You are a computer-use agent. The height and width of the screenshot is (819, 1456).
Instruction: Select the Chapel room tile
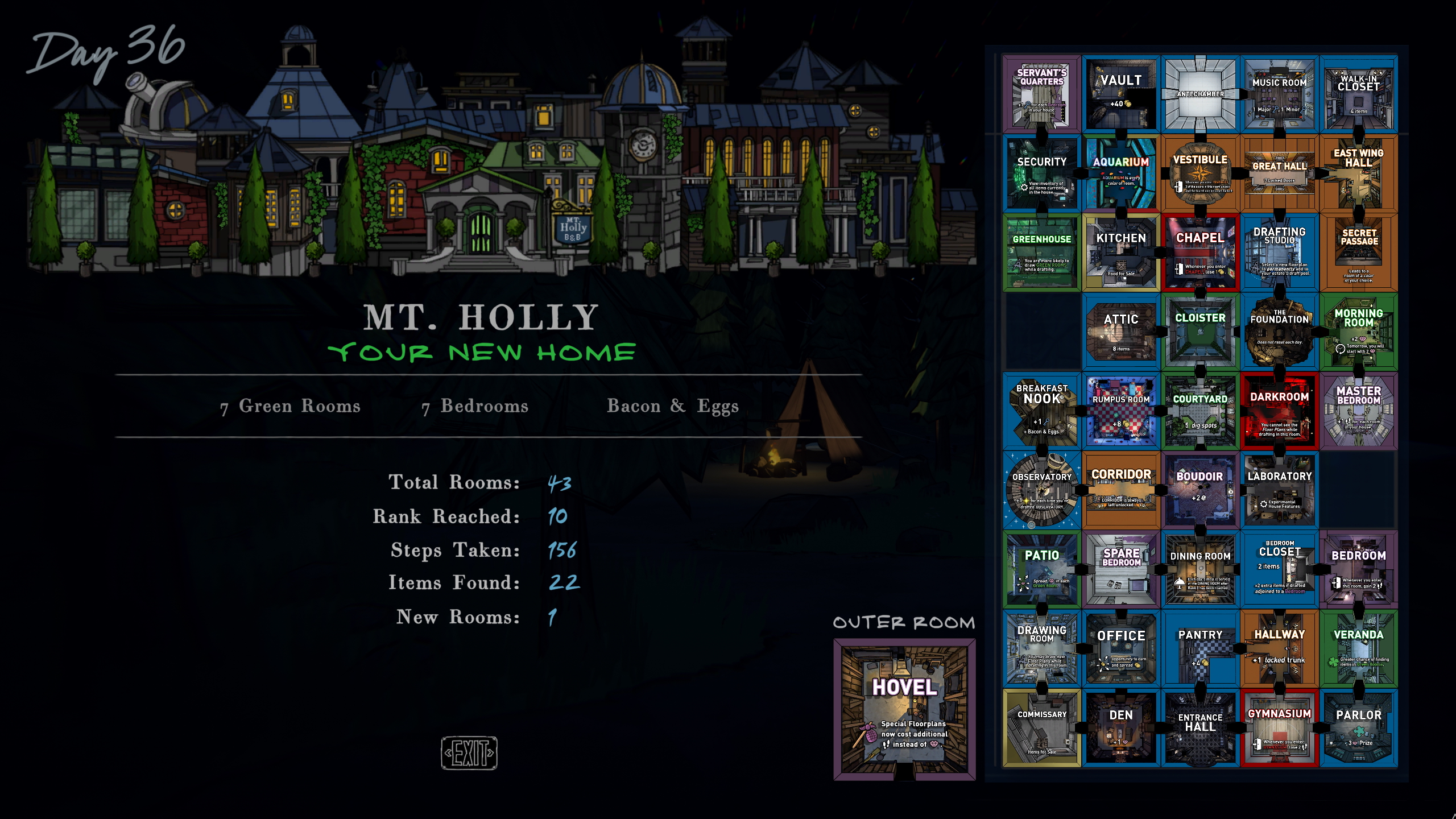(x=1200, y=253)
